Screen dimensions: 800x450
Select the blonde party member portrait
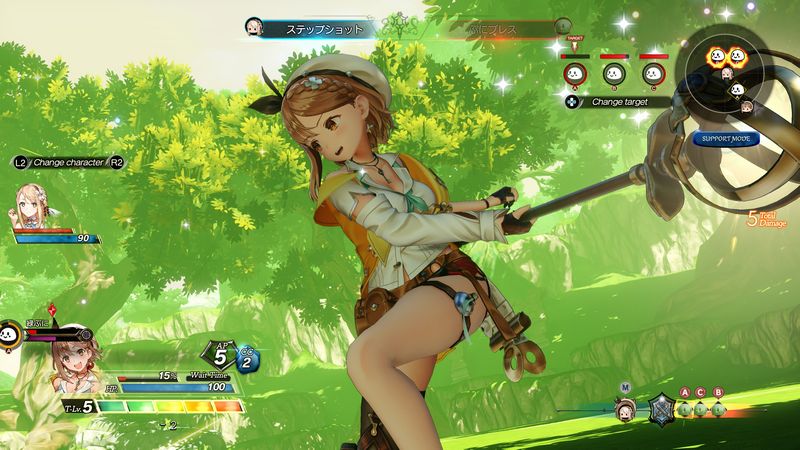[x=29, y=207]
